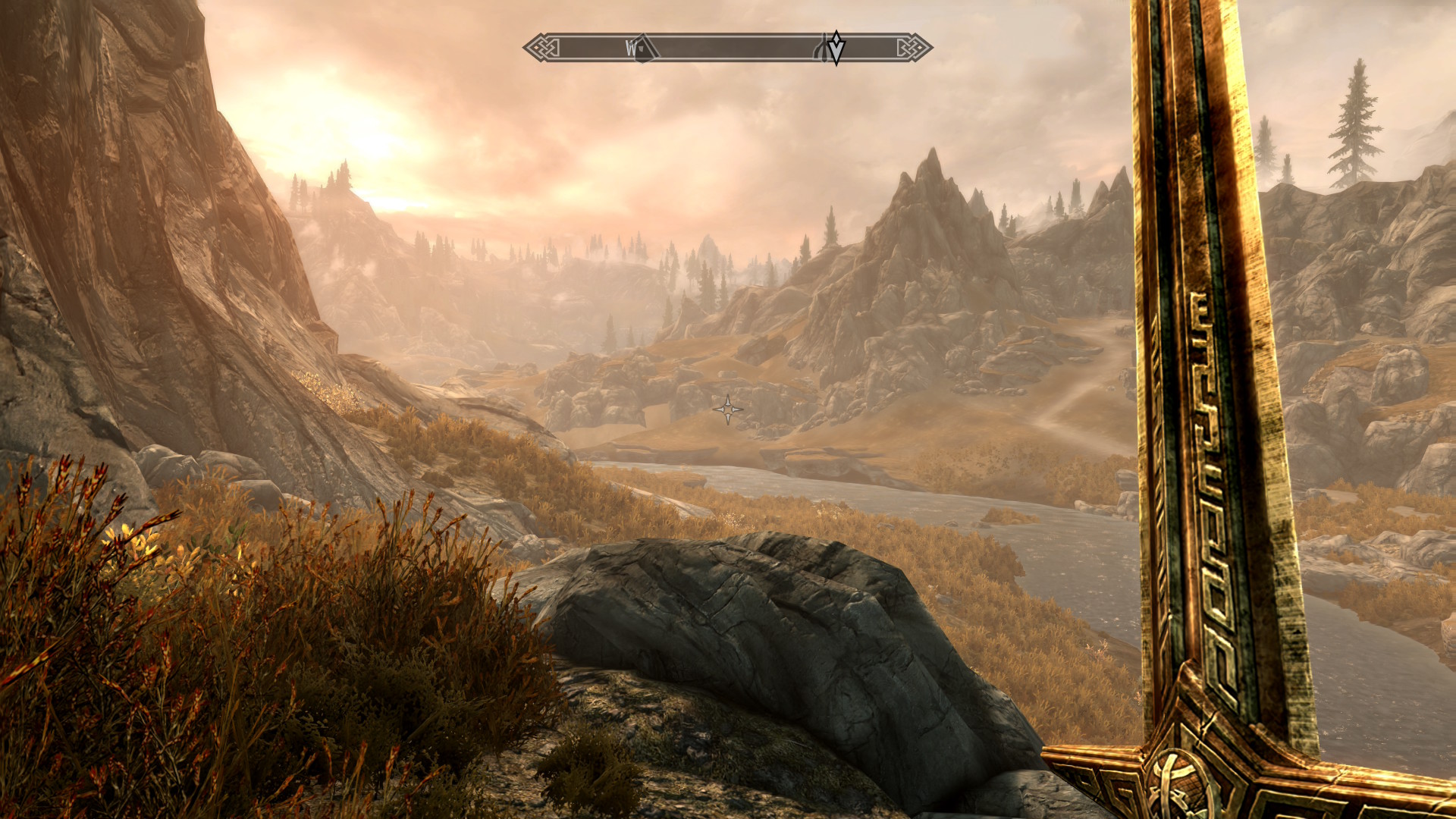The image size is (1456, 819).
Task: Select the house marker beside the W
Action: pyautogui.click(x=642, y=49)
